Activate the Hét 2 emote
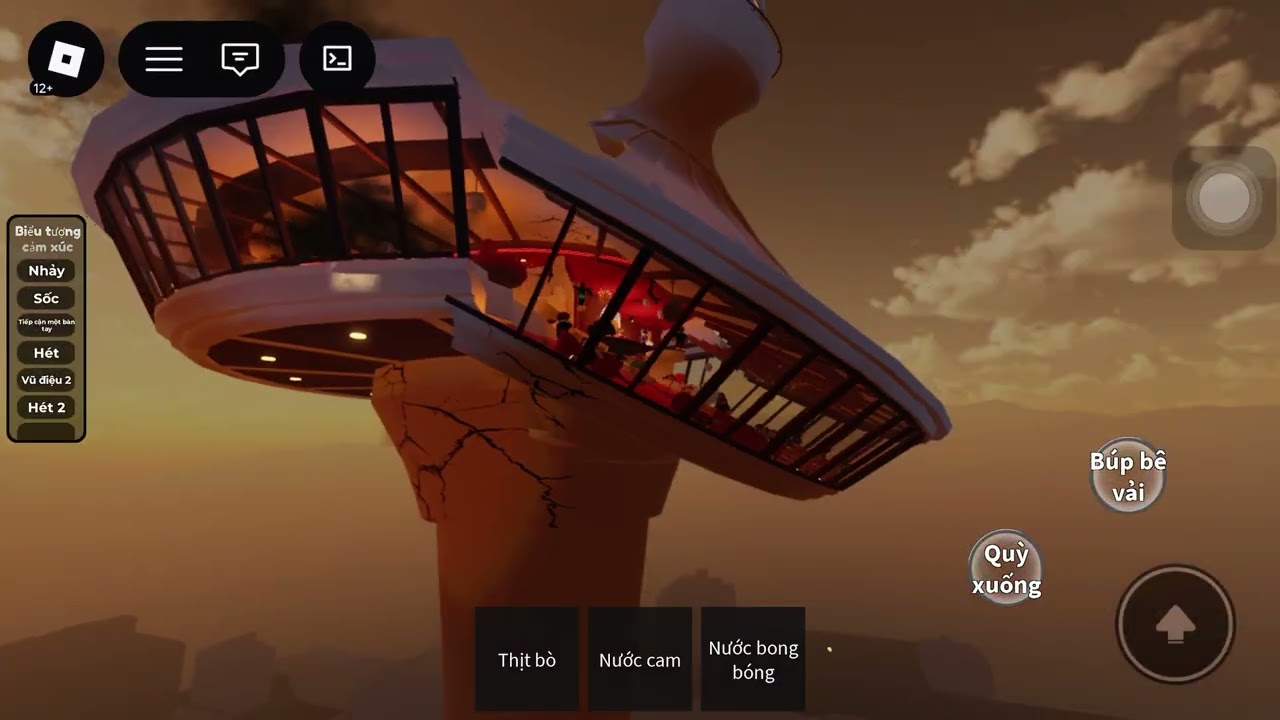 pyautogui.click(x=46, y=407)
